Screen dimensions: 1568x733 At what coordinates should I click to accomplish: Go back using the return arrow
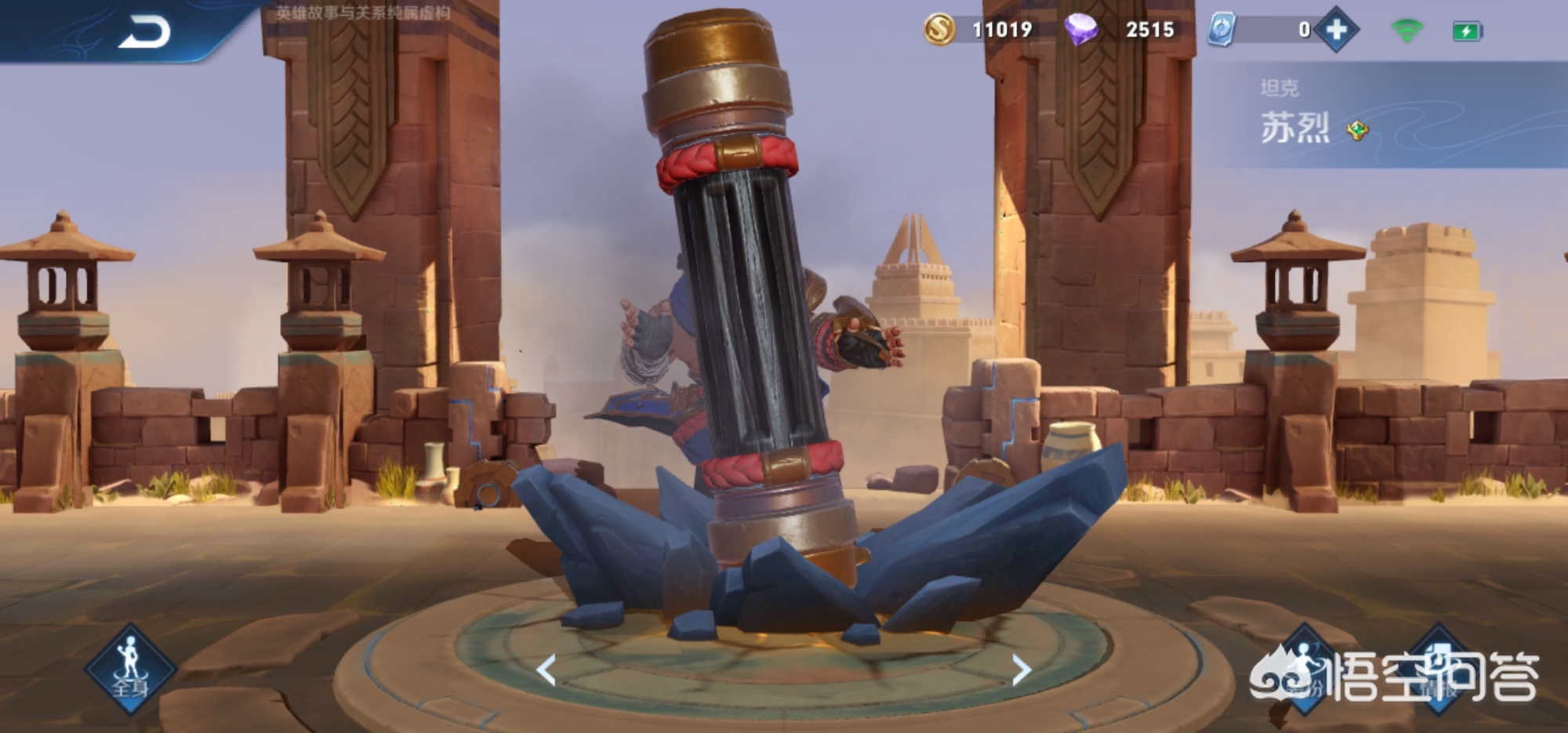tap(144, 33)
